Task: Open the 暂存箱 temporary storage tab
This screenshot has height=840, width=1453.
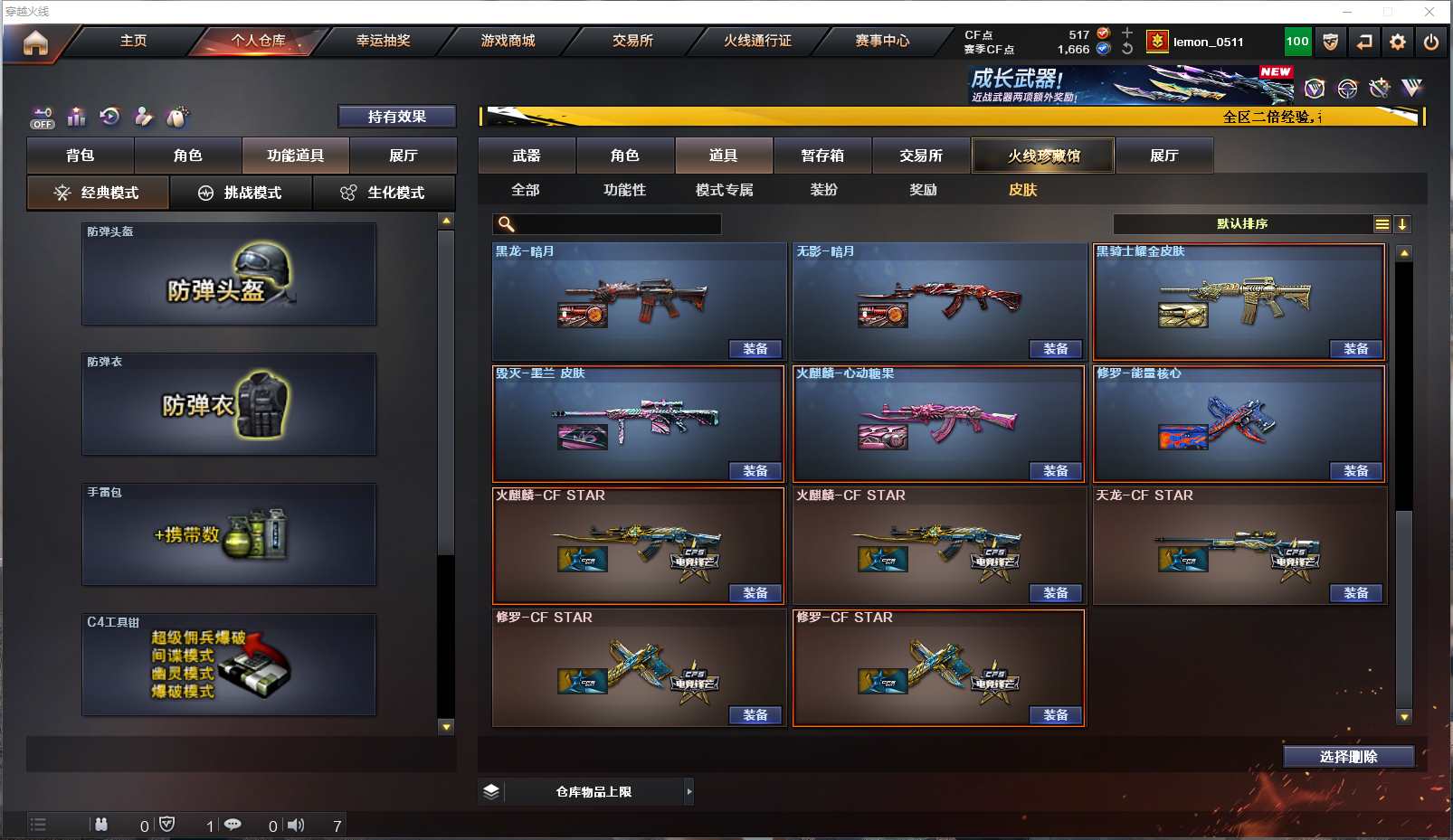Action: 822,156
